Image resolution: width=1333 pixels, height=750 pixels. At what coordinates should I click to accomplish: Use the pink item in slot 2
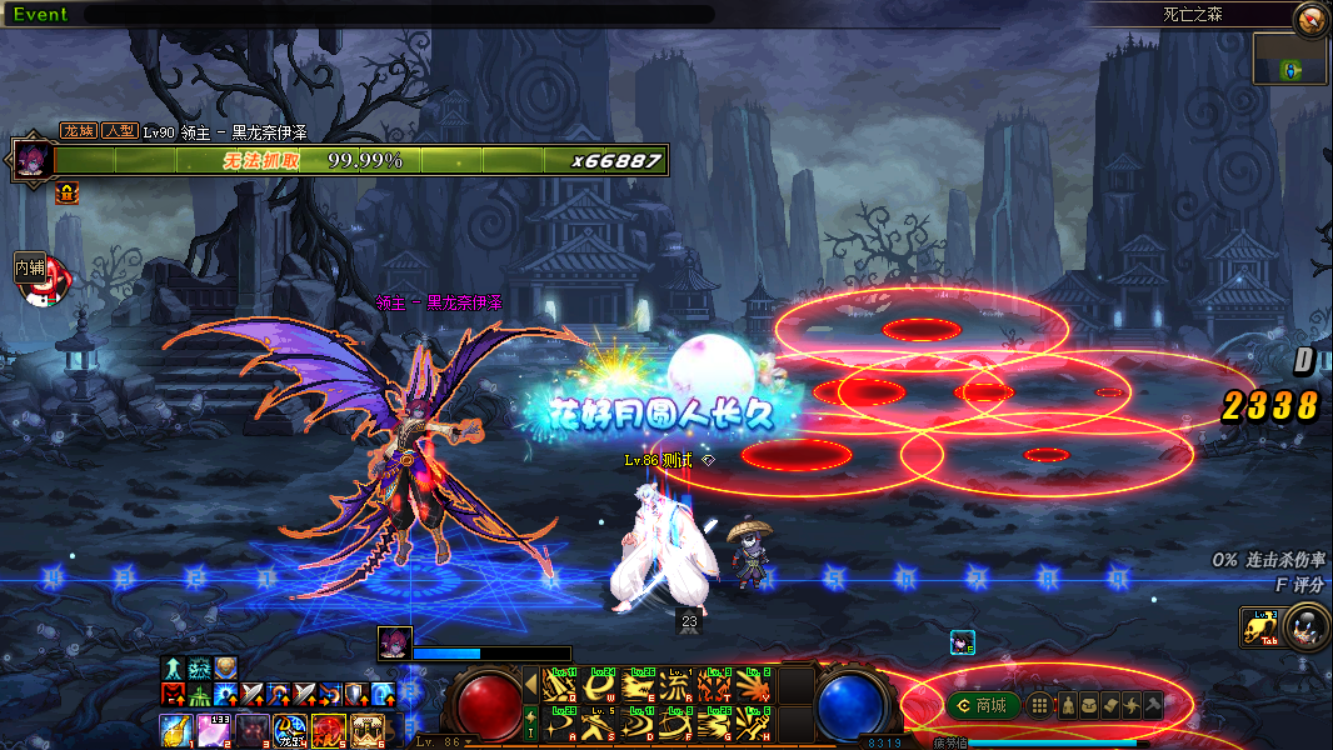(214, 732)
